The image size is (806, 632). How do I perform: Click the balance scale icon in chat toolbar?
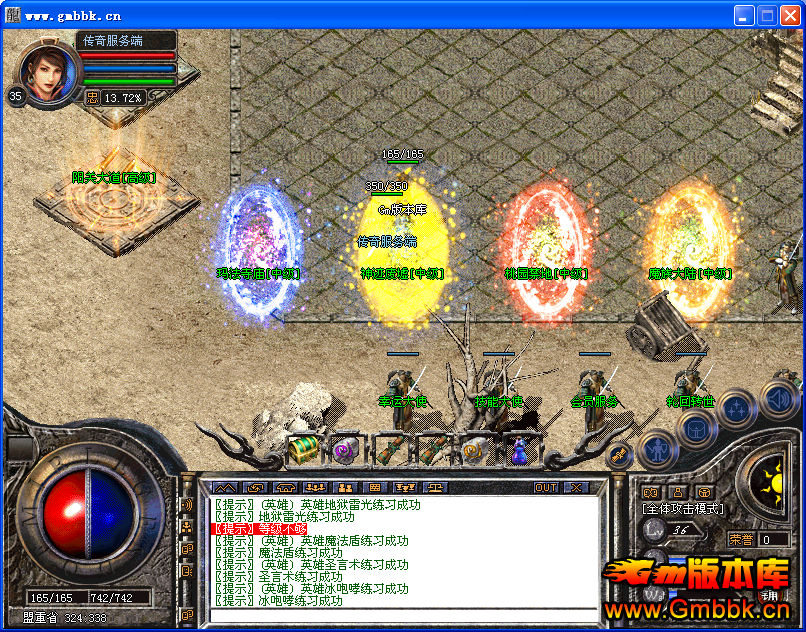click(436, 488)
